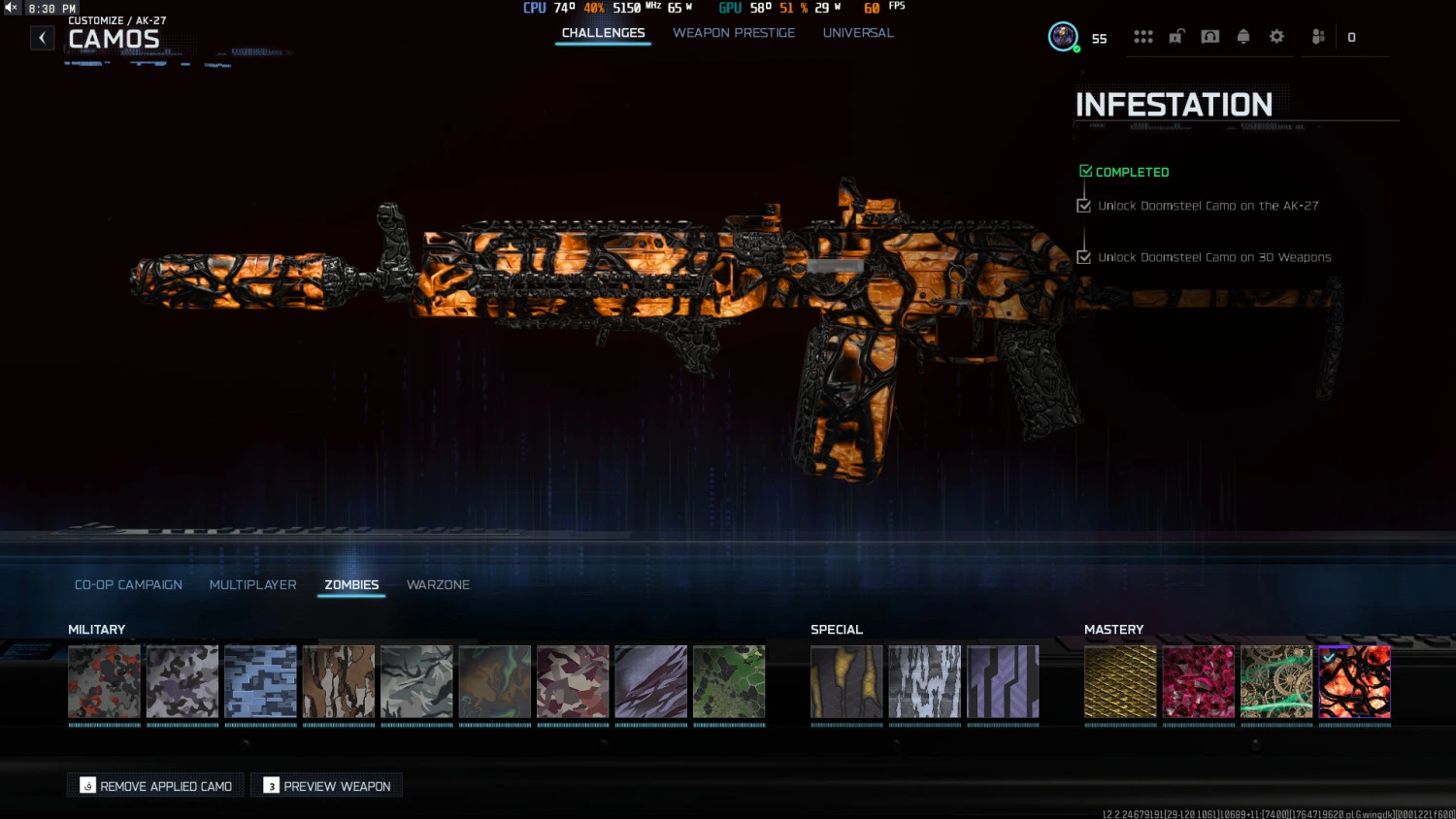Open the social/friends panel icon
This screenshot has width=1456, height=819.
pyautogui.click(x=1317, y=36)
